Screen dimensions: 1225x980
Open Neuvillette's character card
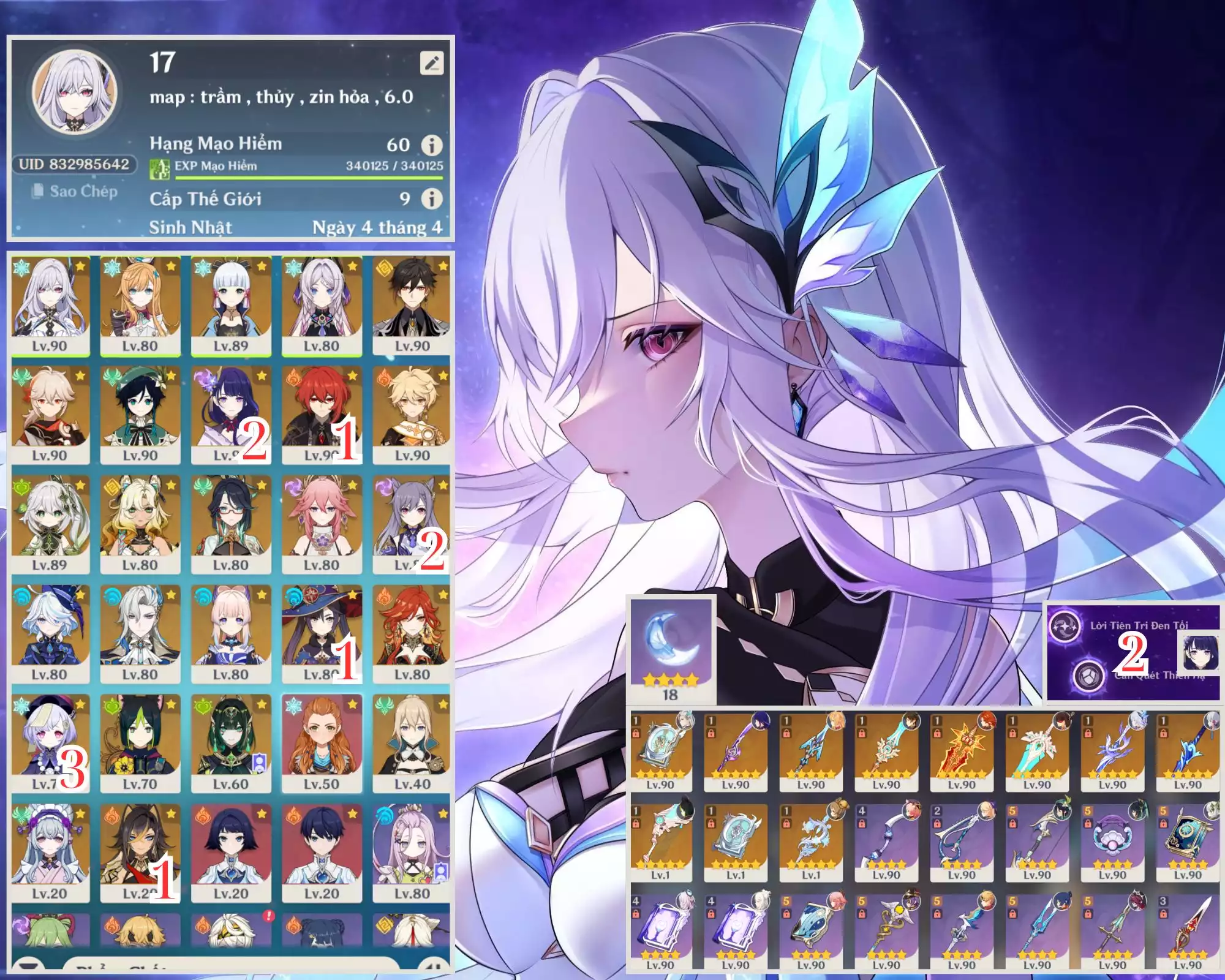[140, 633]
